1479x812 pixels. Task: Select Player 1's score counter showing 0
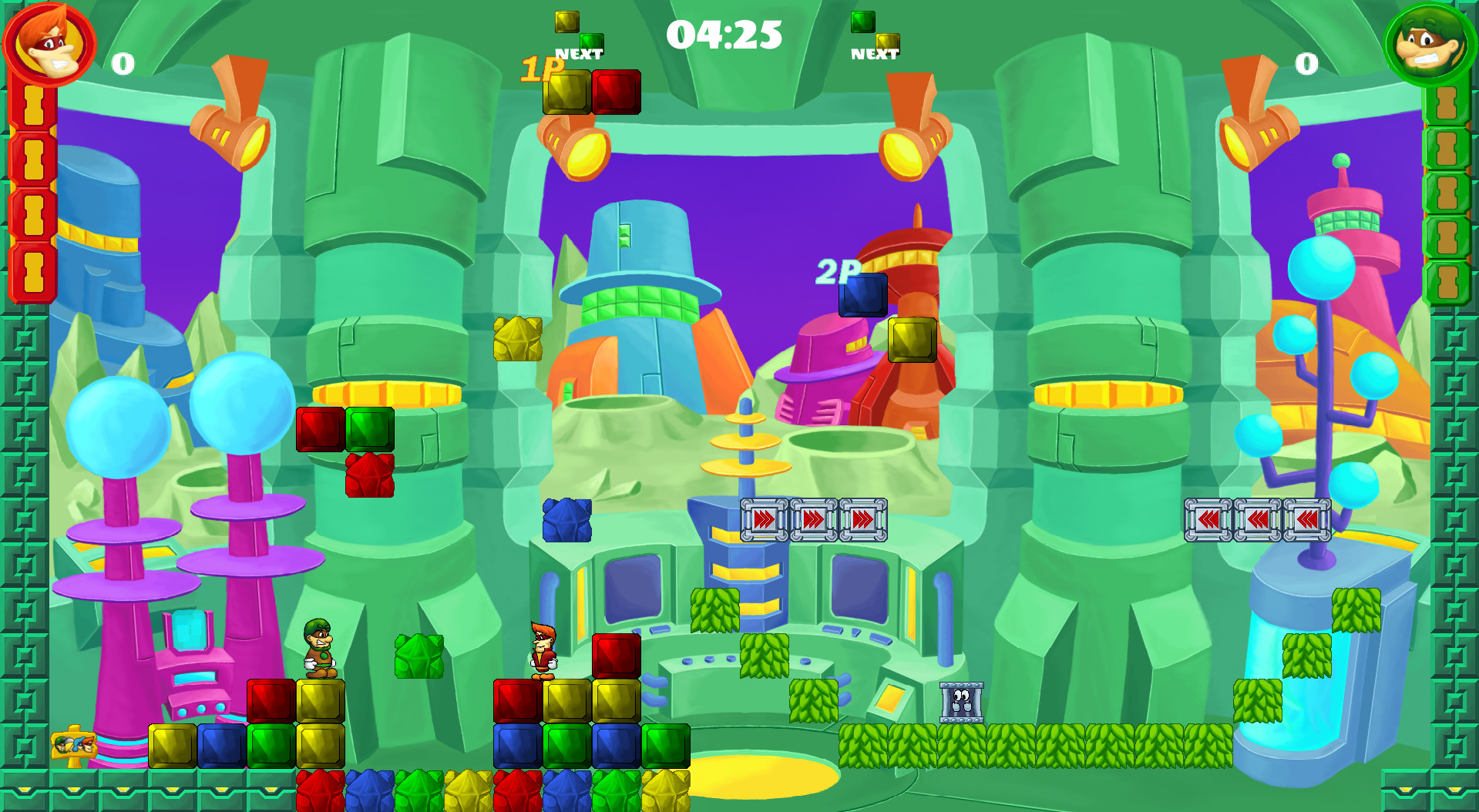point(122,63)
